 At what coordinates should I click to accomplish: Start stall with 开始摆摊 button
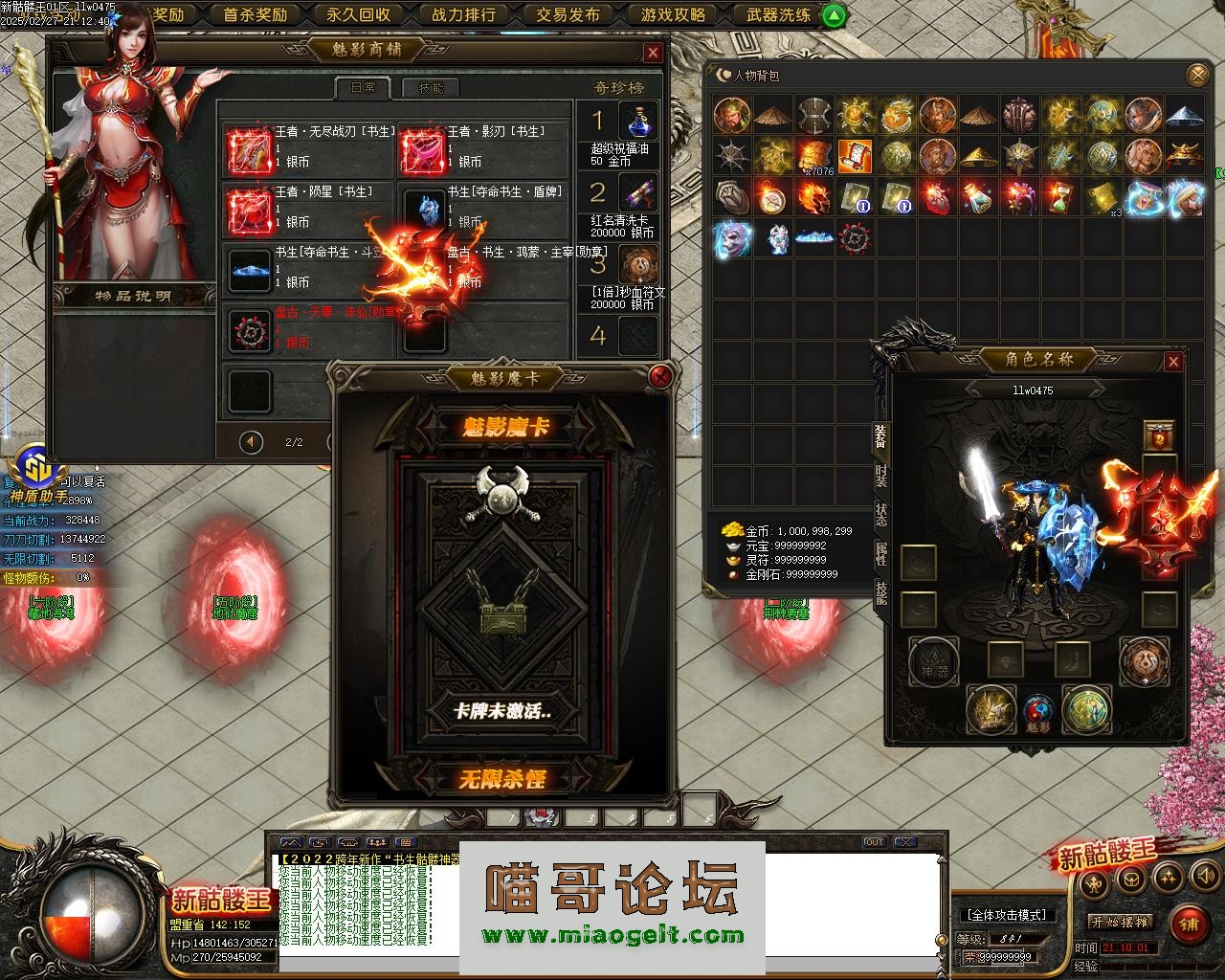pyautogui.click(x=1121, y=922)
